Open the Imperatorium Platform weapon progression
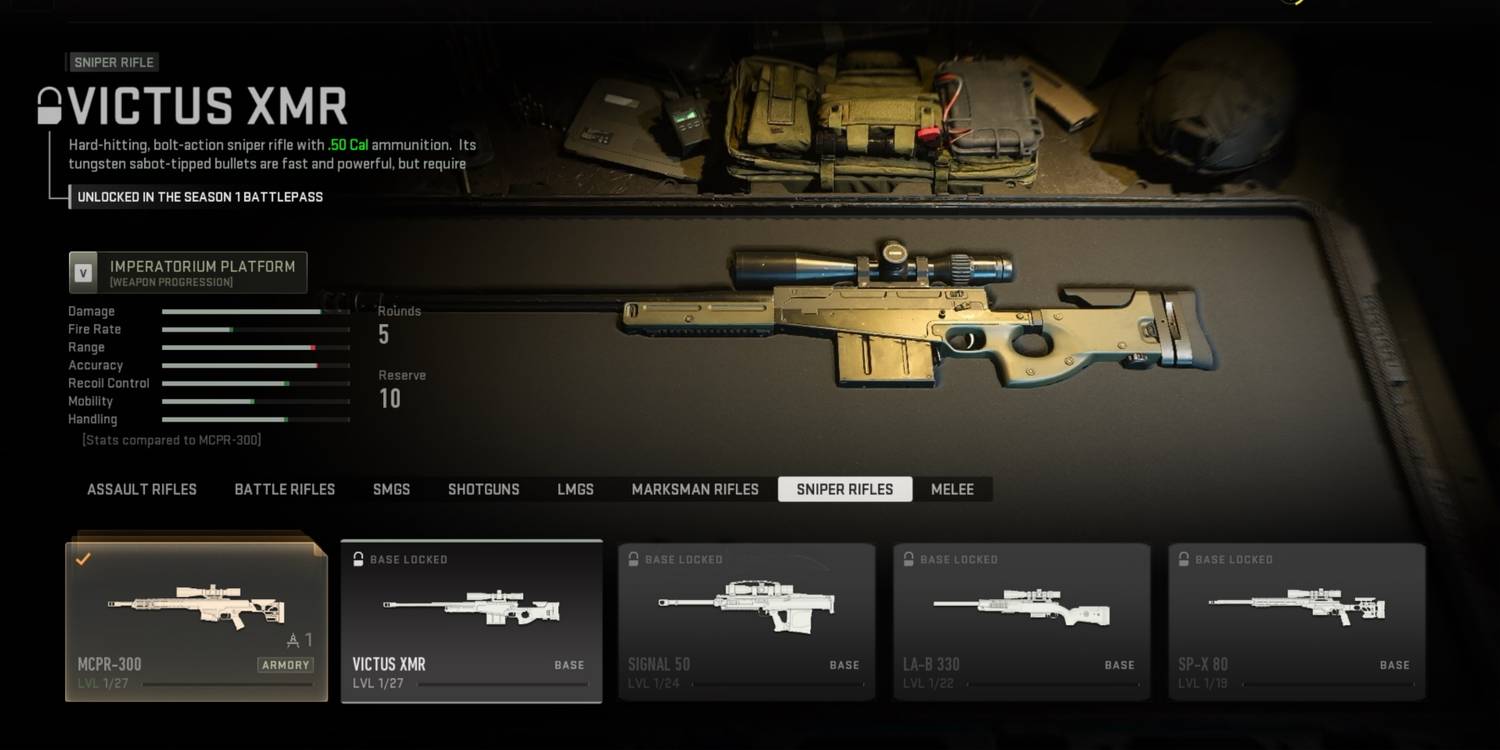Viewport: 1500px width, 750px height. 188,272
